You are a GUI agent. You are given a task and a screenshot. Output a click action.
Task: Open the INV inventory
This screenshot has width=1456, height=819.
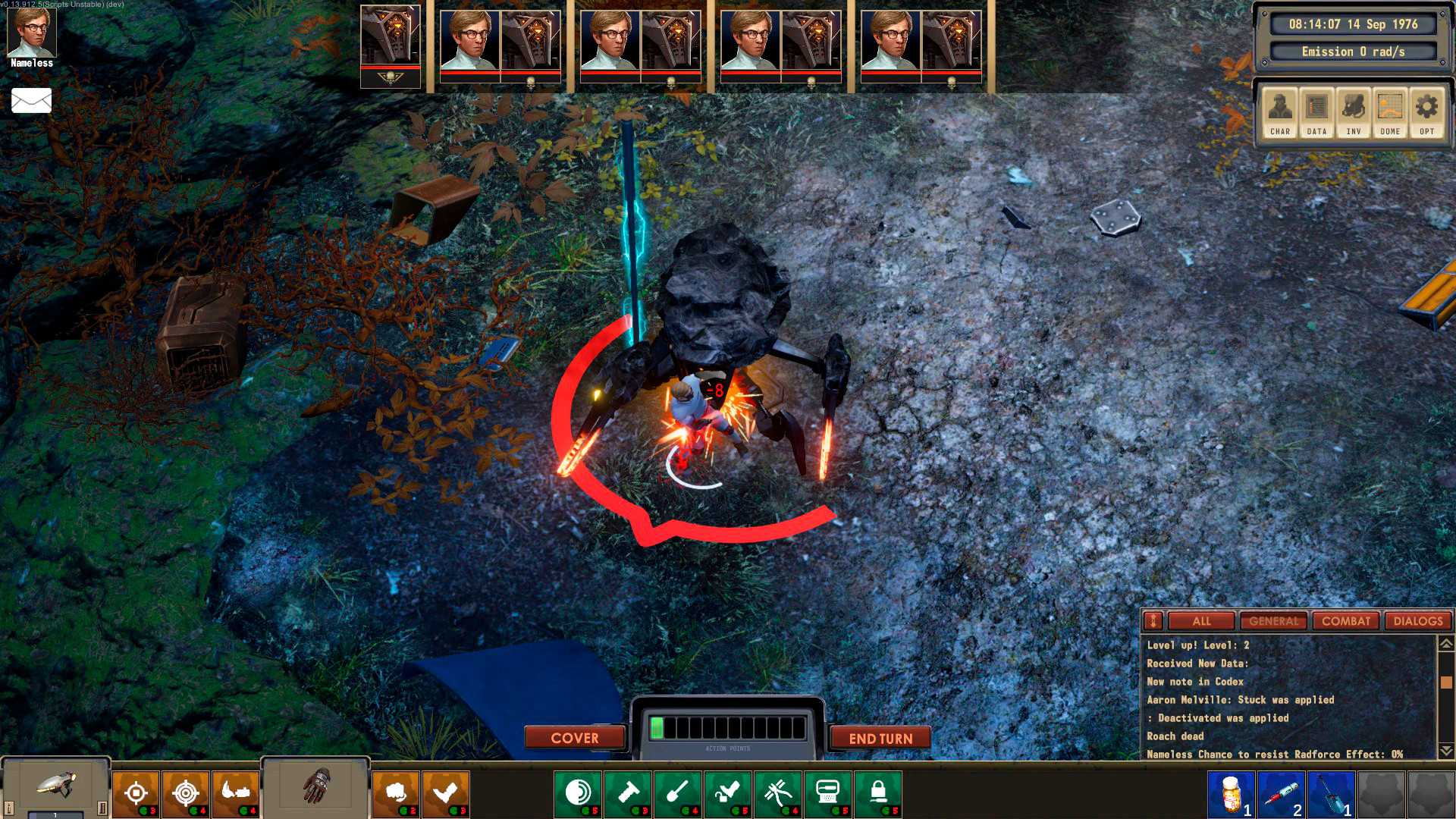coord(1353,112)
